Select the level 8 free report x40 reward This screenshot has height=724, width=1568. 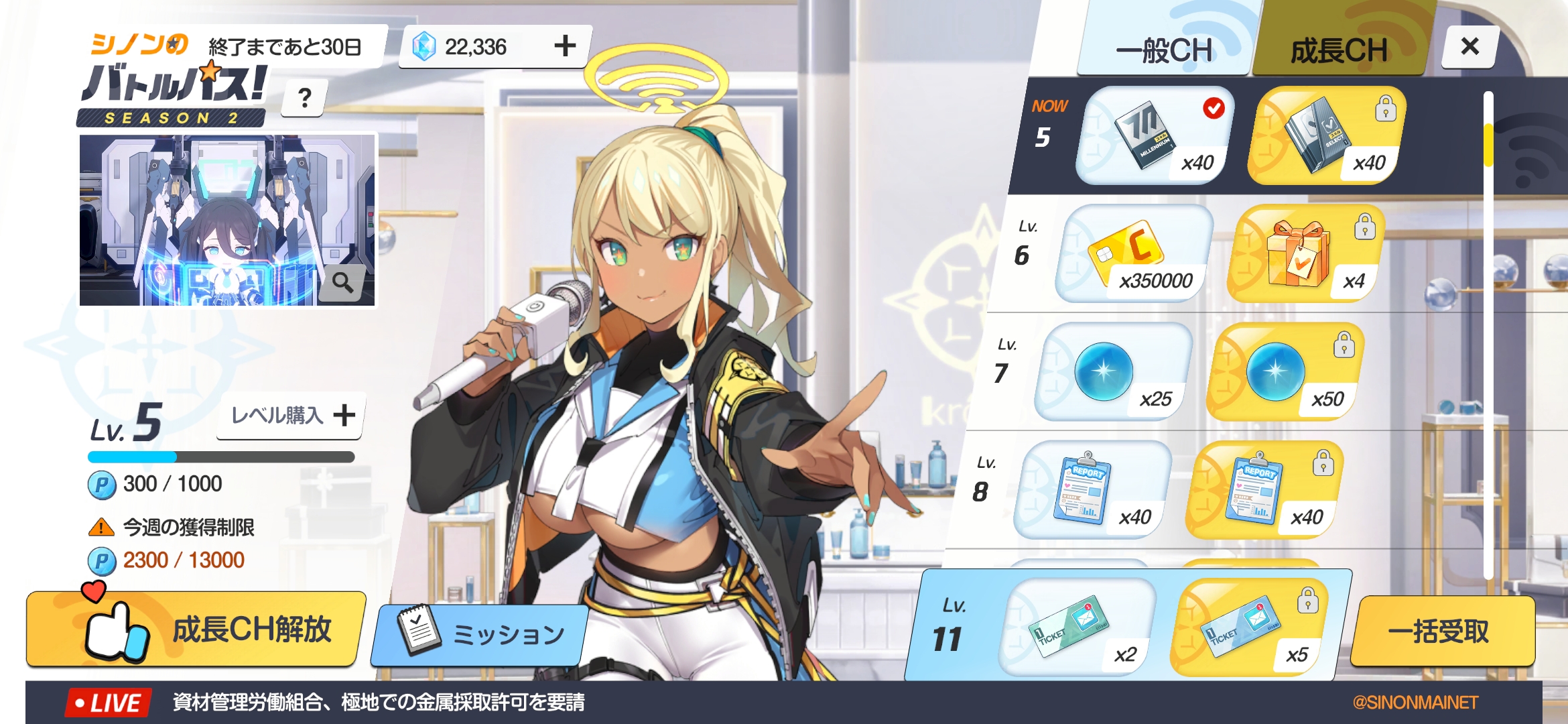pos(1093,490)
